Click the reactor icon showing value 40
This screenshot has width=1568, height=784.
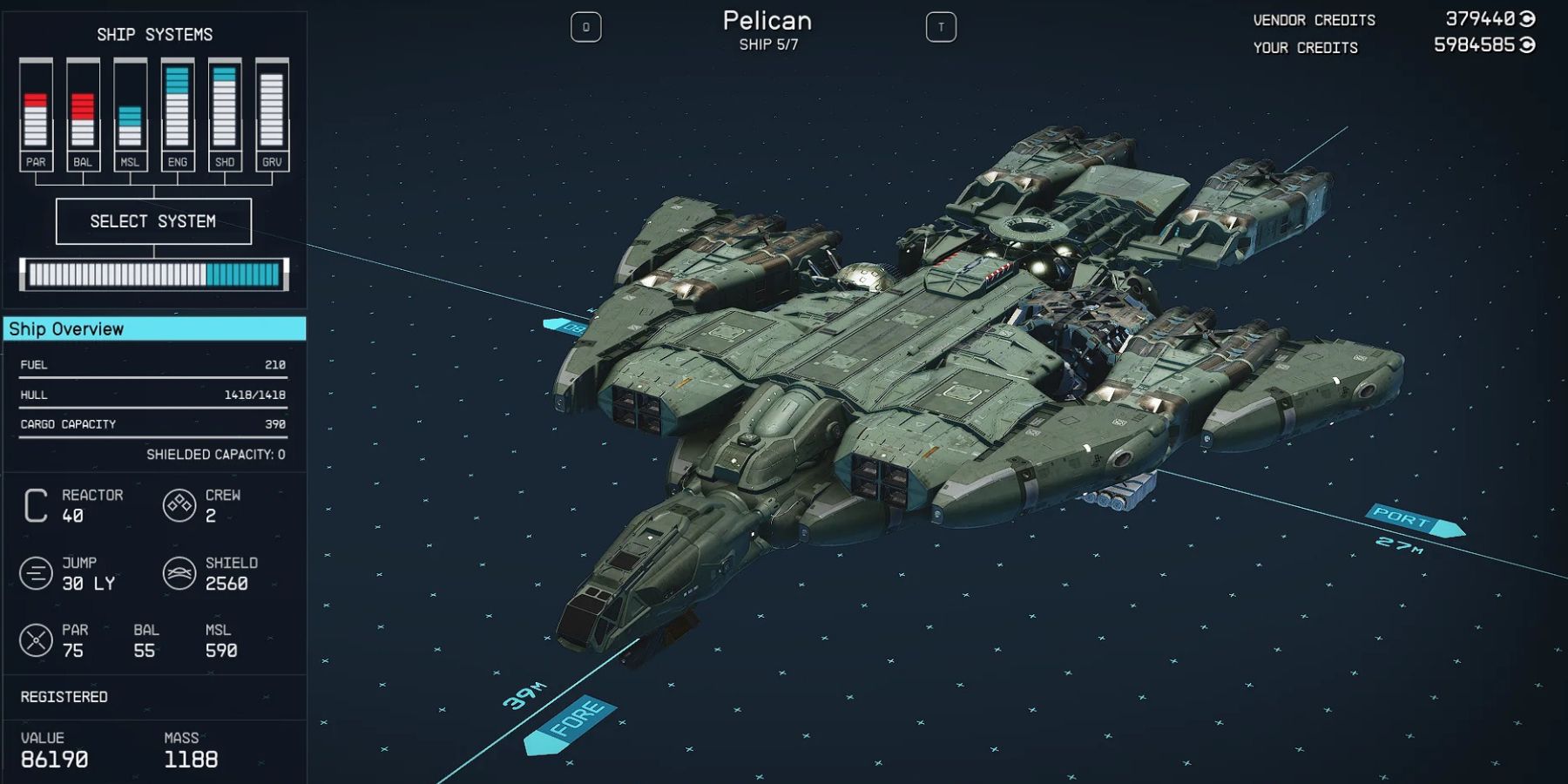click(x=35, y=504)
